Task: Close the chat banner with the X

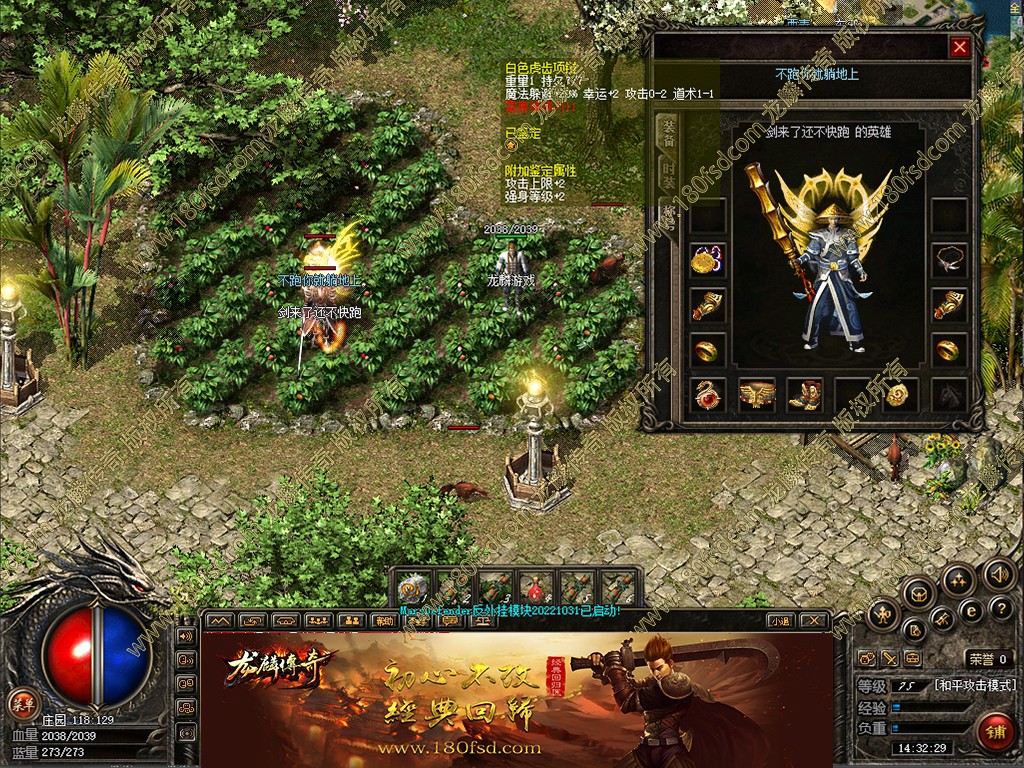Action: point(814,621)
